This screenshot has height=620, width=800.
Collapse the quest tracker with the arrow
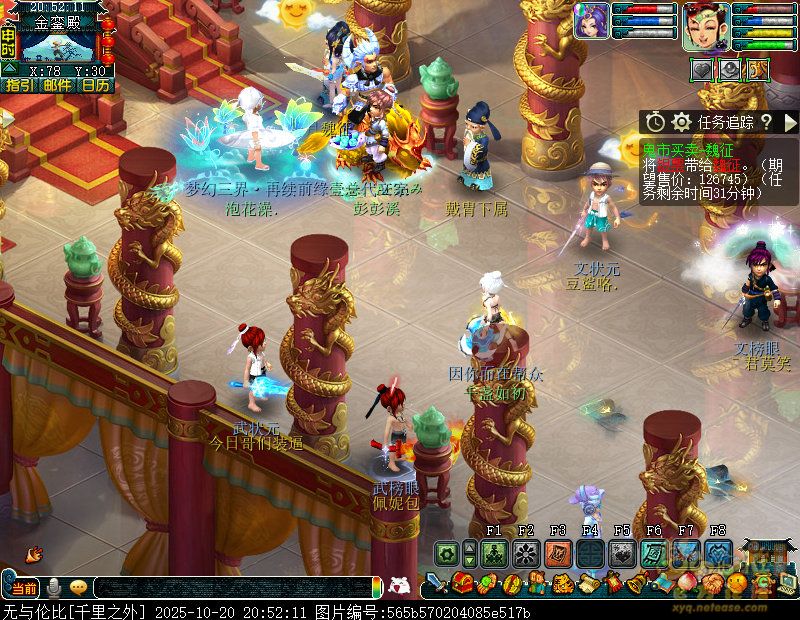pyautogui.click(x=789, y=122)
